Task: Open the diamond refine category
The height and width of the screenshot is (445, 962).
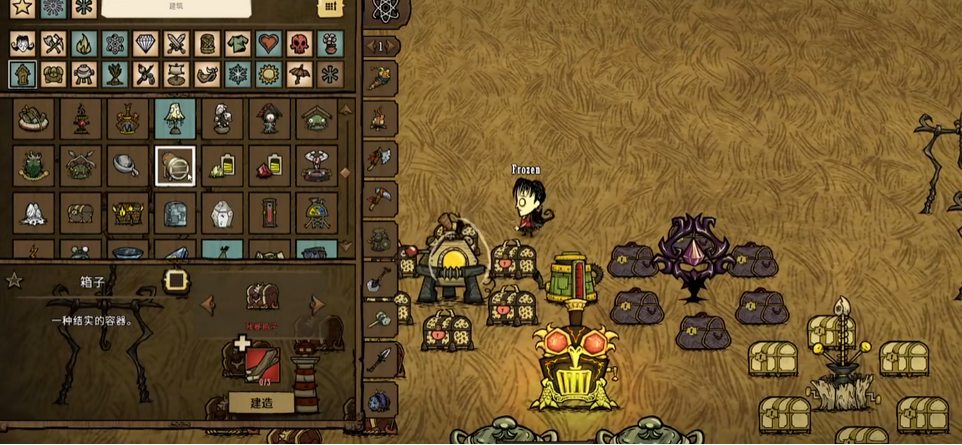Action: click(x=145, y=44)
